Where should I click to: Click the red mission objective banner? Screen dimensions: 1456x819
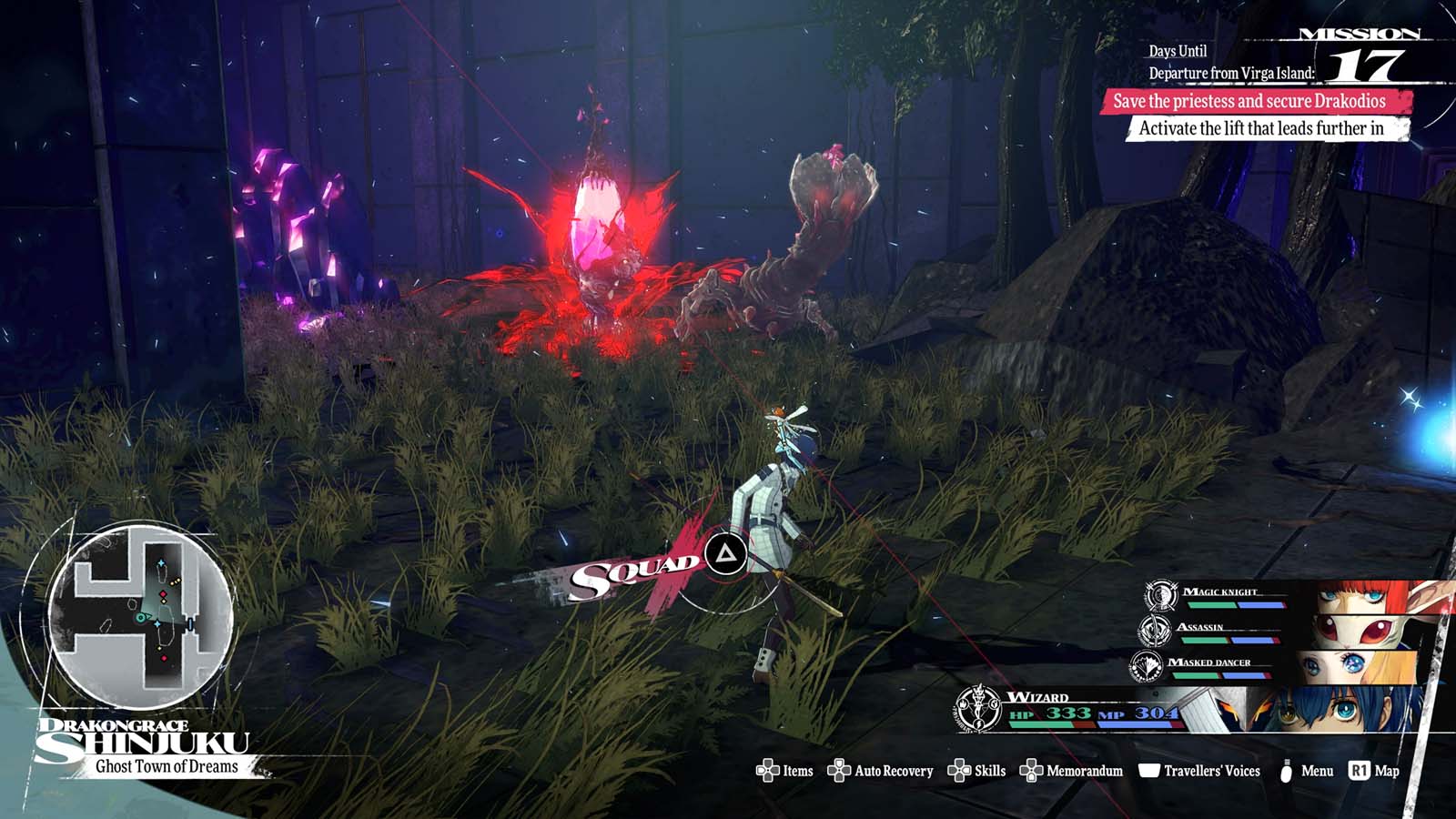tap(1256, 101)
